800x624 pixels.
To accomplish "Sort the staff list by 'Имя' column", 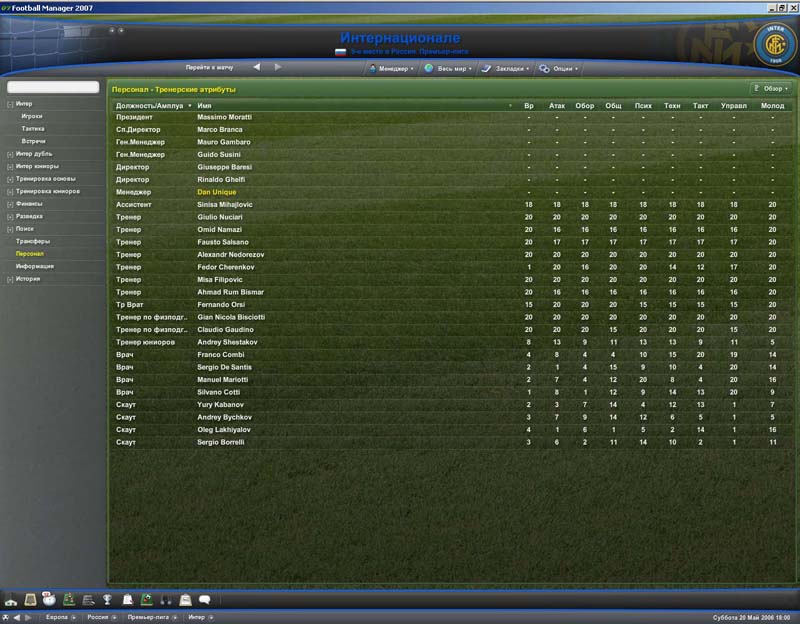I will 205,105.
